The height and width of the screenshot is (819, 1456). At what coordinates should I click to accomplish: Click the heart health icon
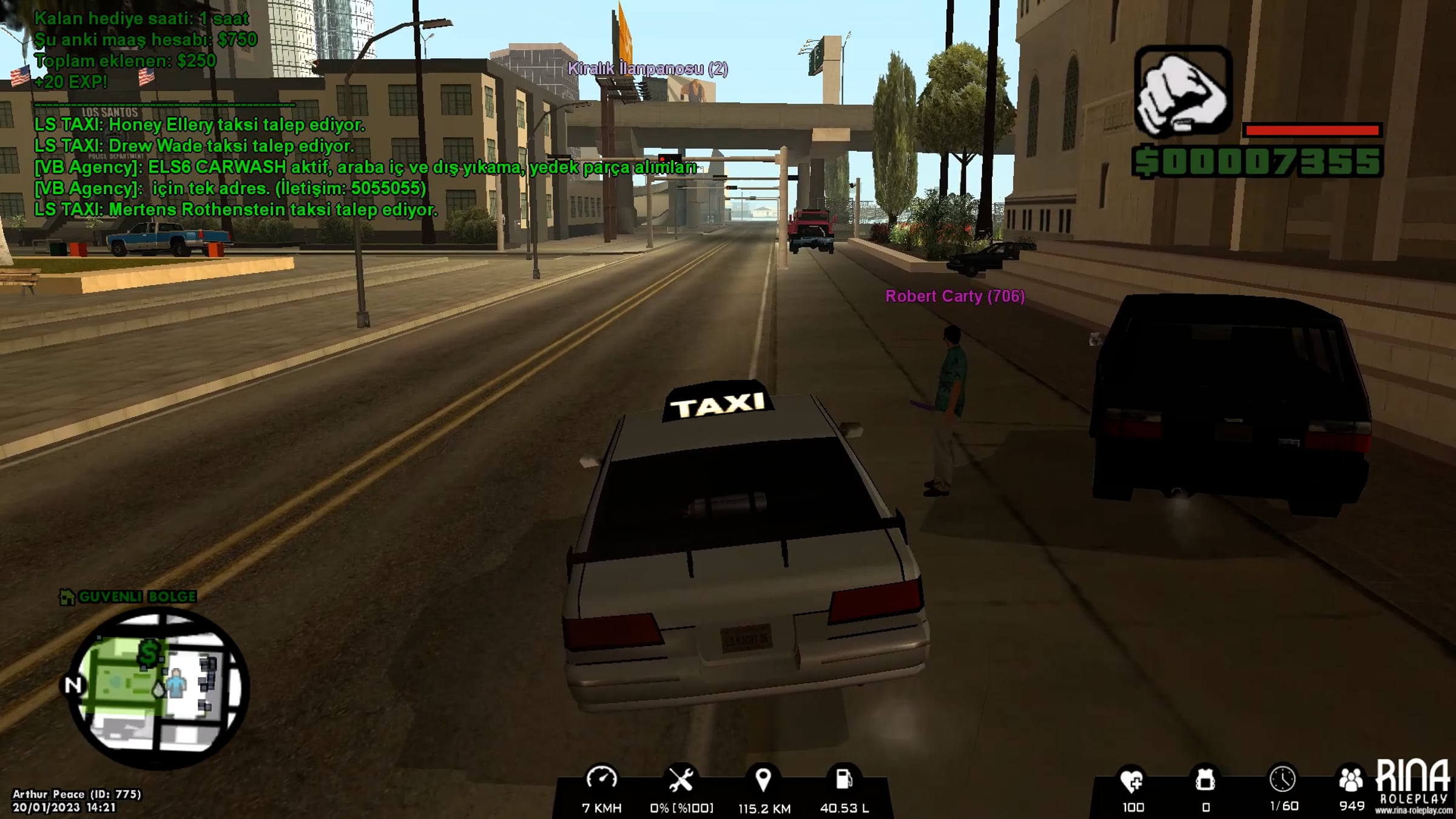[1132, 780]
